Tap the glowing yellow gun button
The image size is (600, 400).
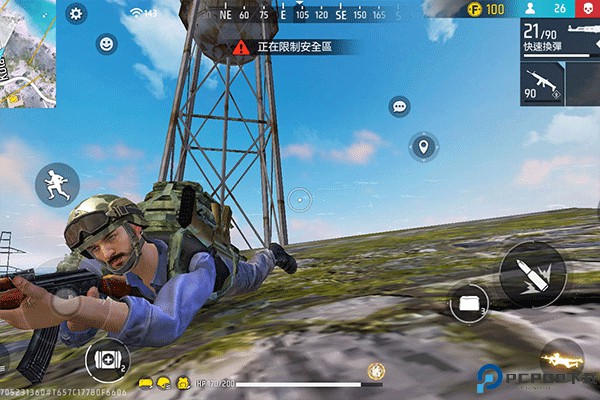(560, 358)
